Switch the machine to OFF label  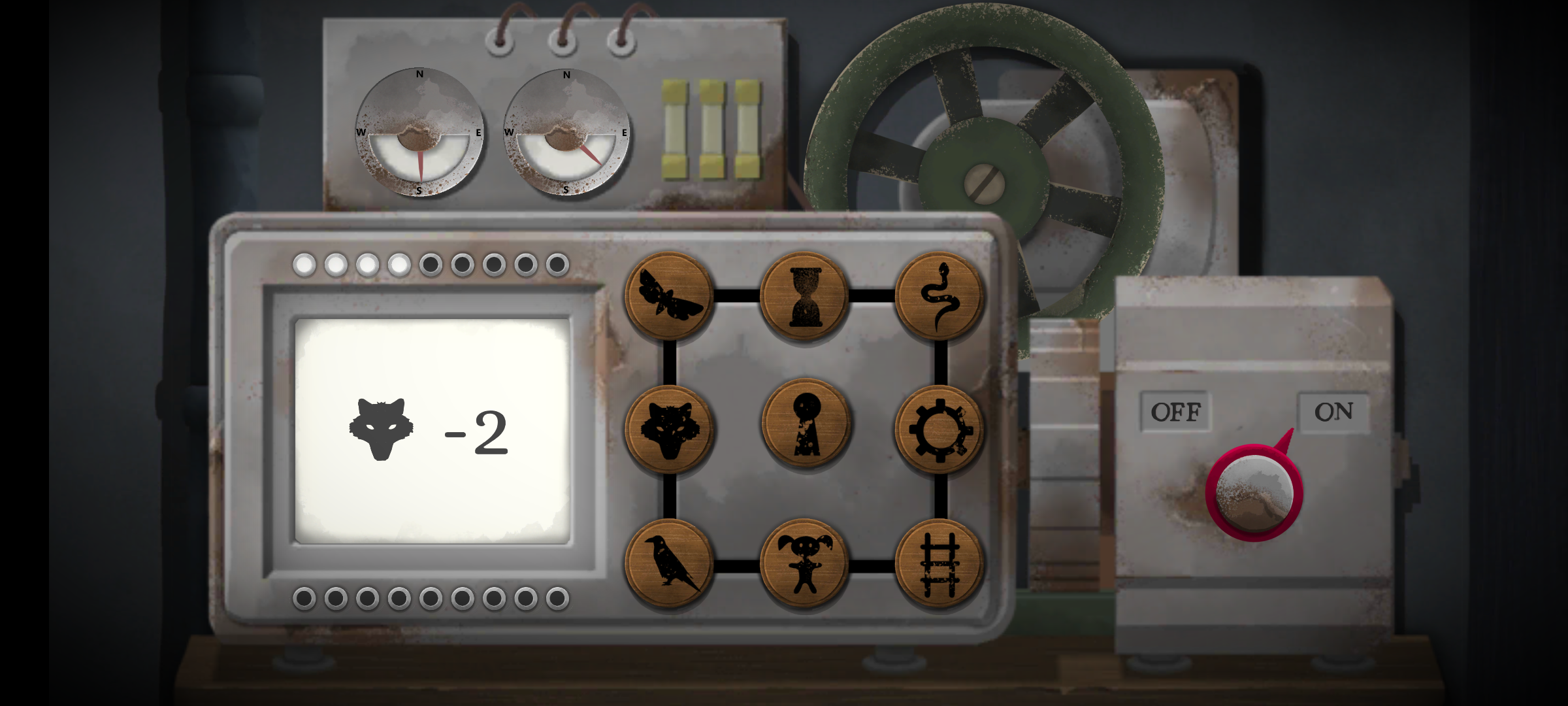pyautogui.click(x=1175, y=412)
